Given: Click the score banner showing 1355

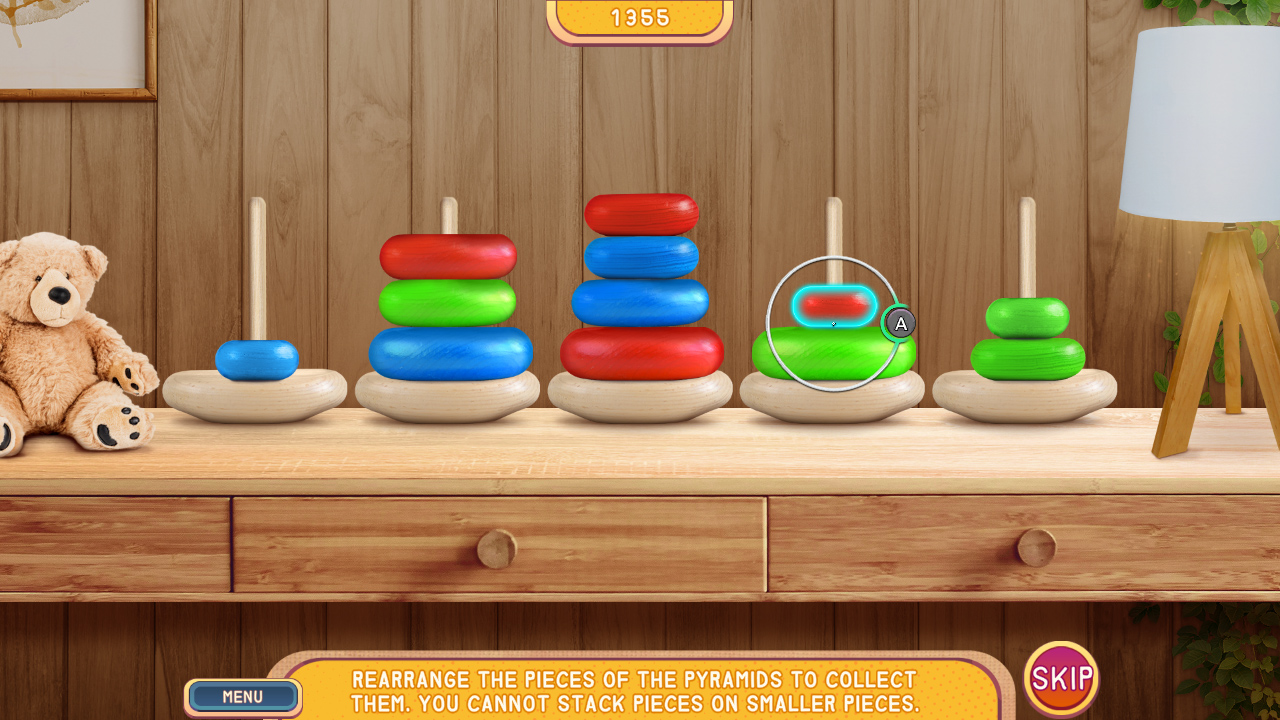Looking at the screenshot, I should pos(638,16).
